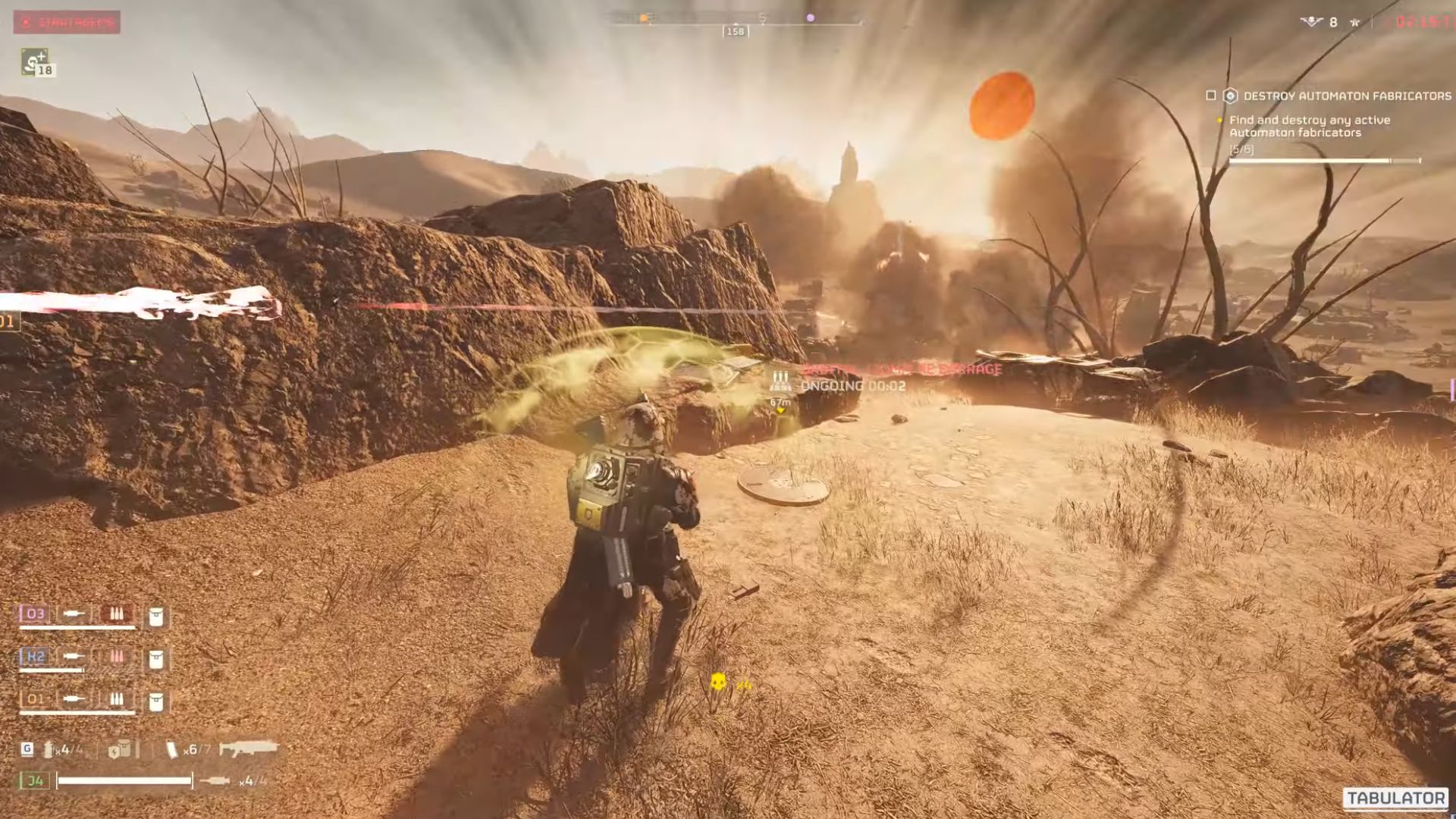The width and height of the screenshot is (1456, 819).
Task: Click teammate K2's ammo magazine icon
Action: (116, 657)
